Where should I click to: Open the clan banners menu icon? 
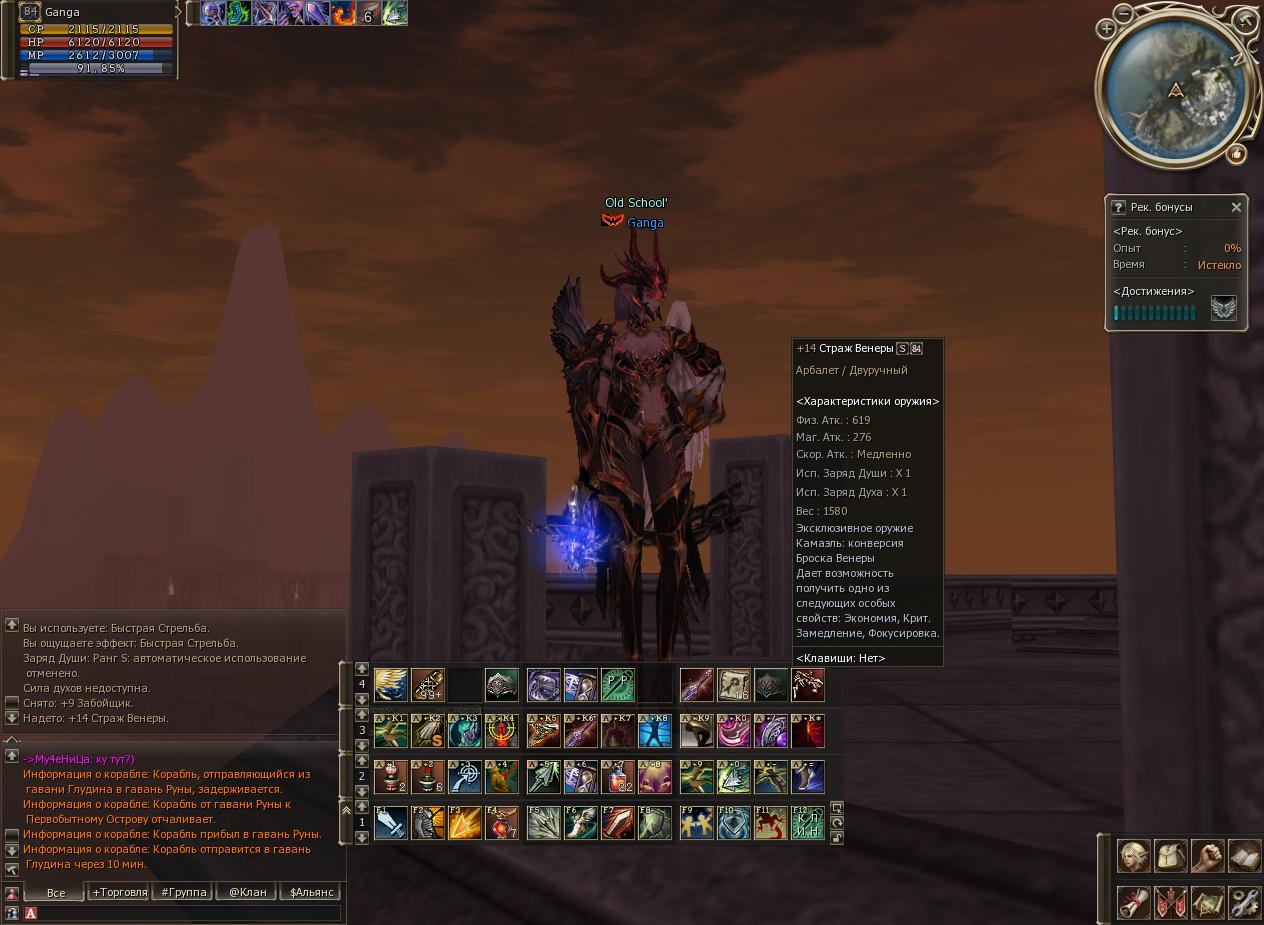click(x=1170, y=903)
